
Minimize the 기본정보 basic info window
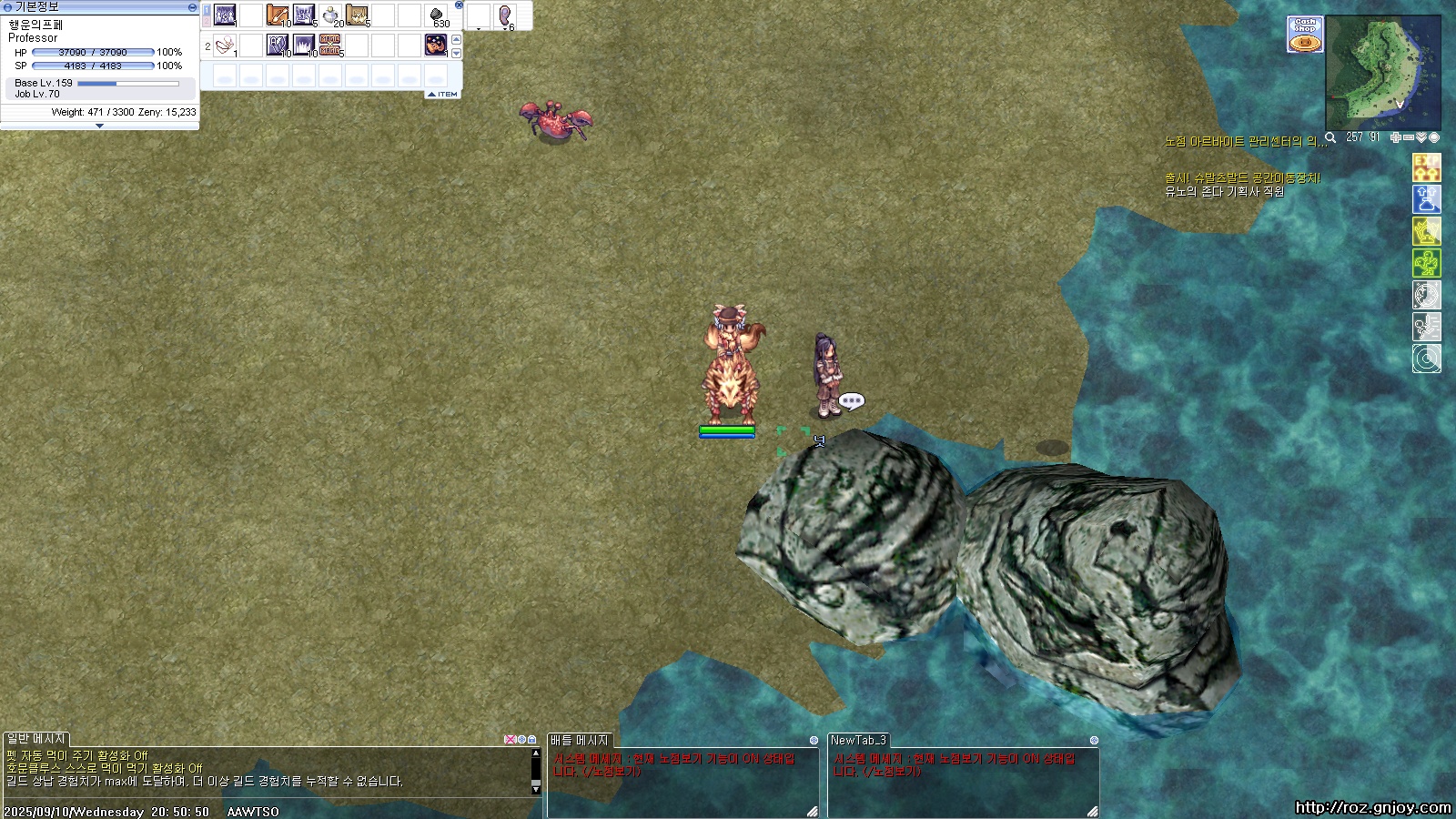[192, 6]
